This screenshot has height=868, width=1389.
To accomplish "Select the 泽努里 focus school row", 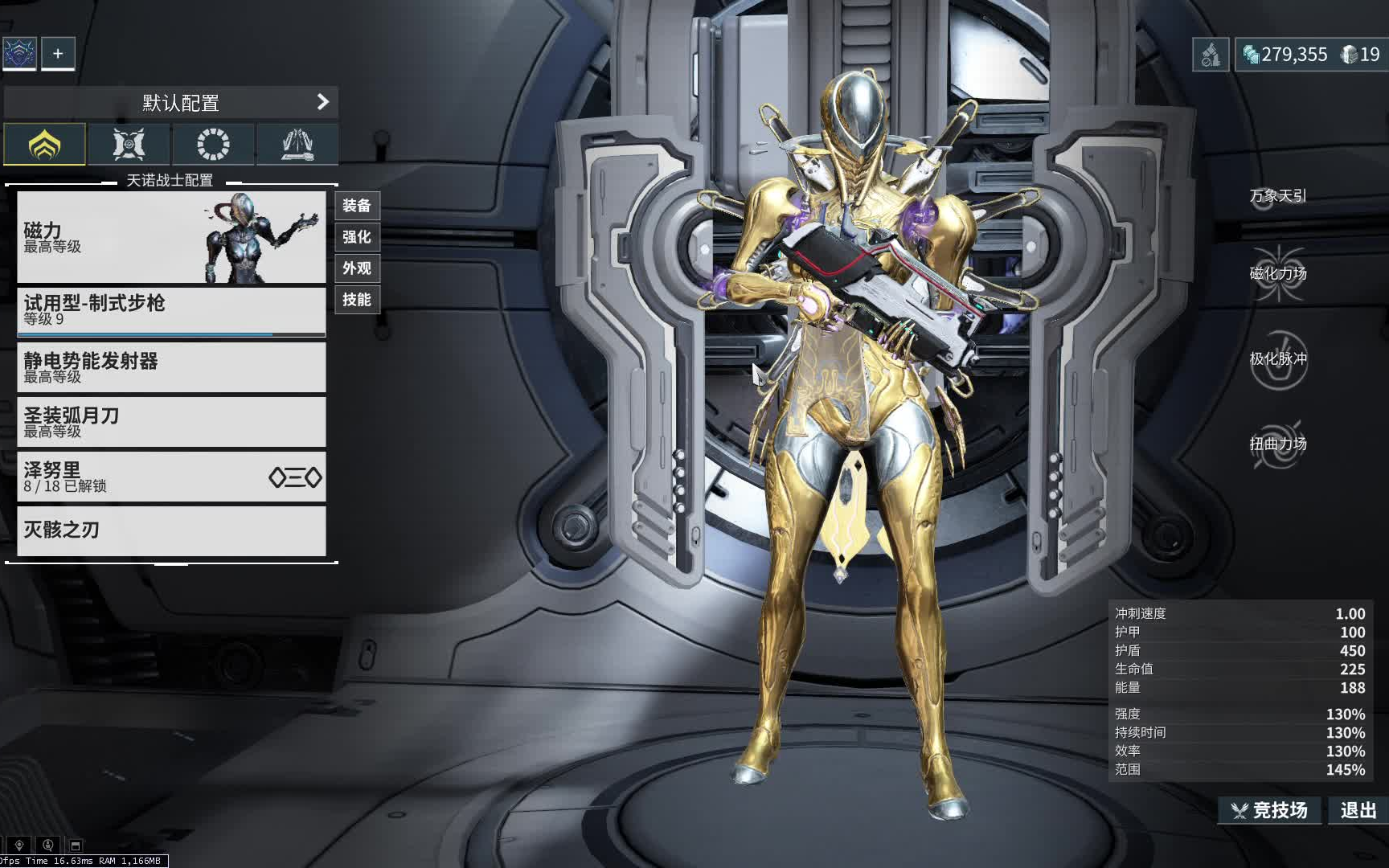I will pyautogui.click(x=171, y=477).
